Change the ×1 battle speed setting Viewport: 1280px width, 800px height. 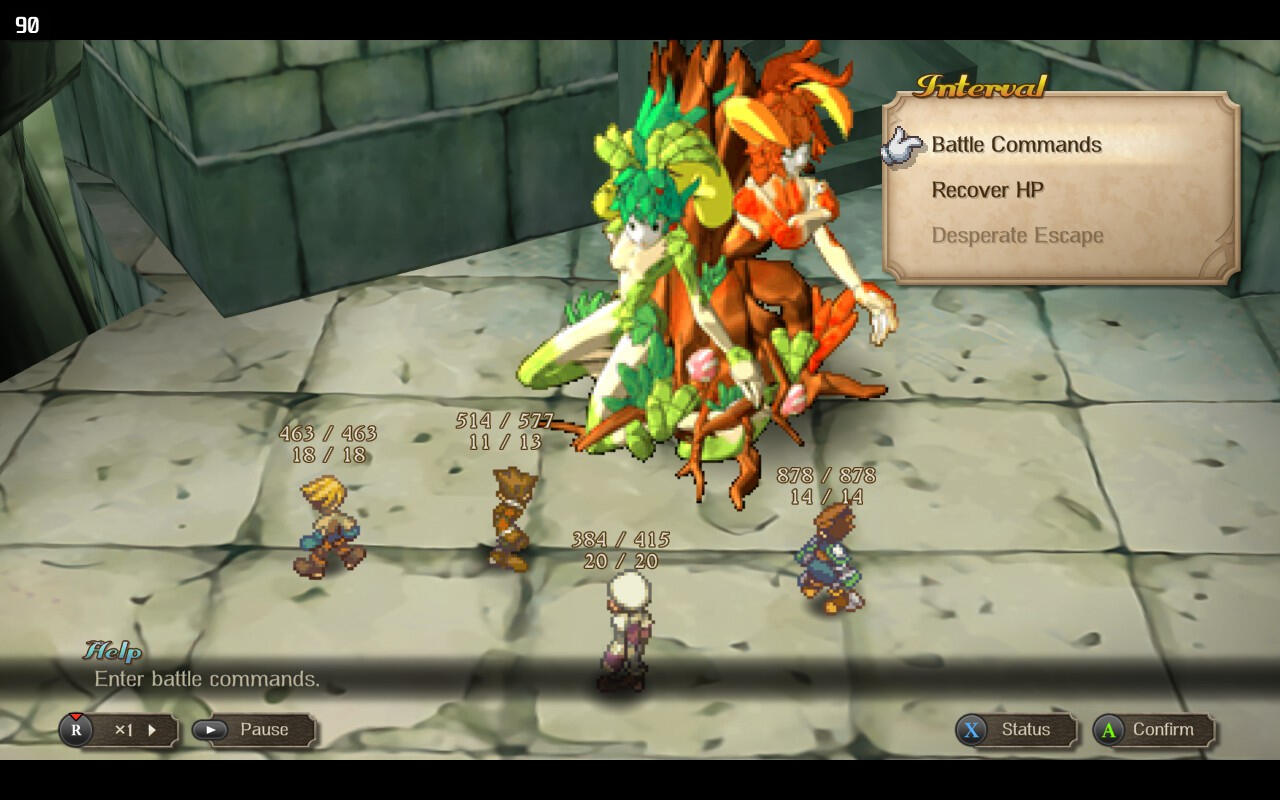(121, 730)
